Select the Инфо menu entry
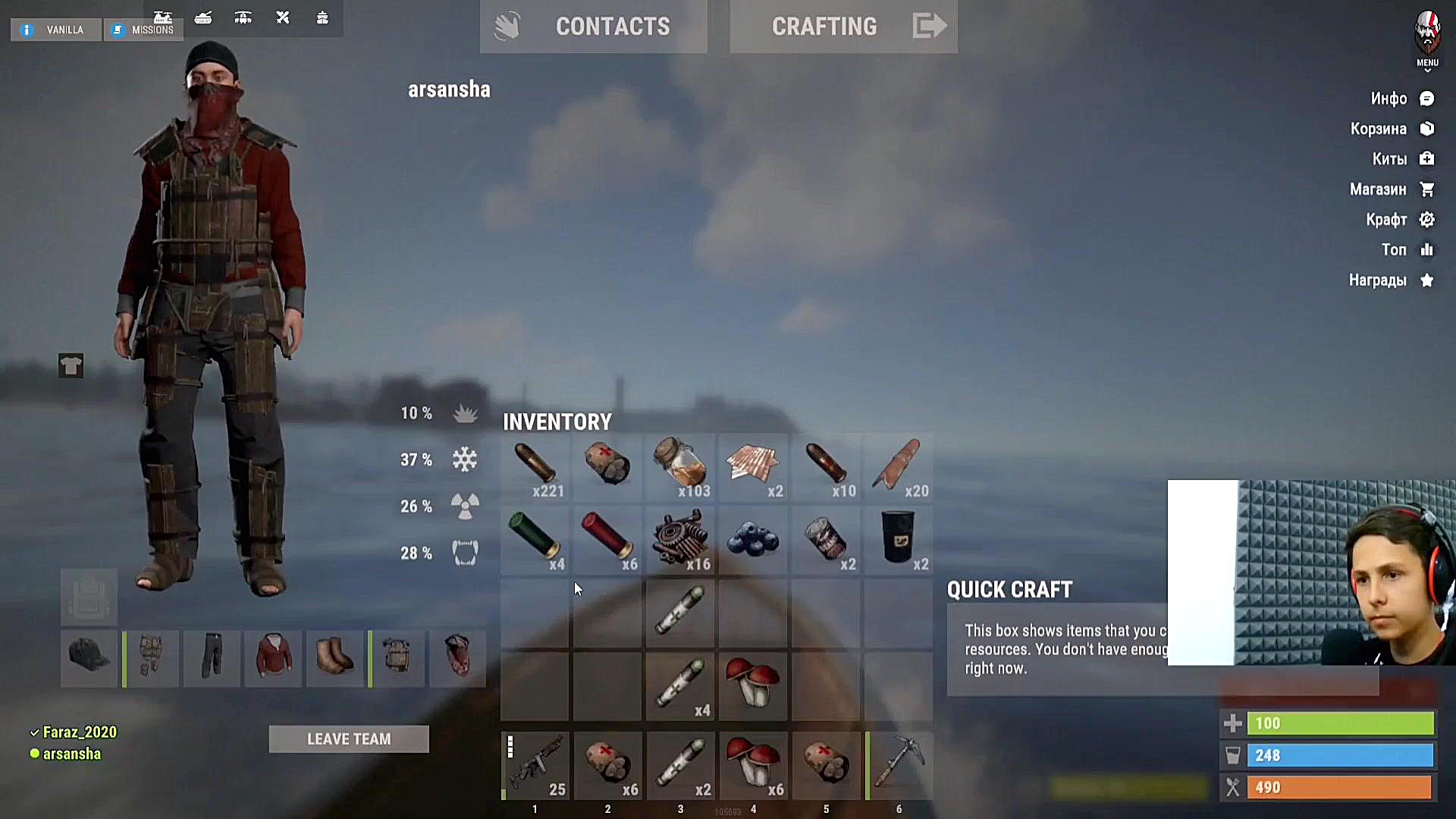The width and height of the screenshot is (1456, 819). coord(1401,99)
